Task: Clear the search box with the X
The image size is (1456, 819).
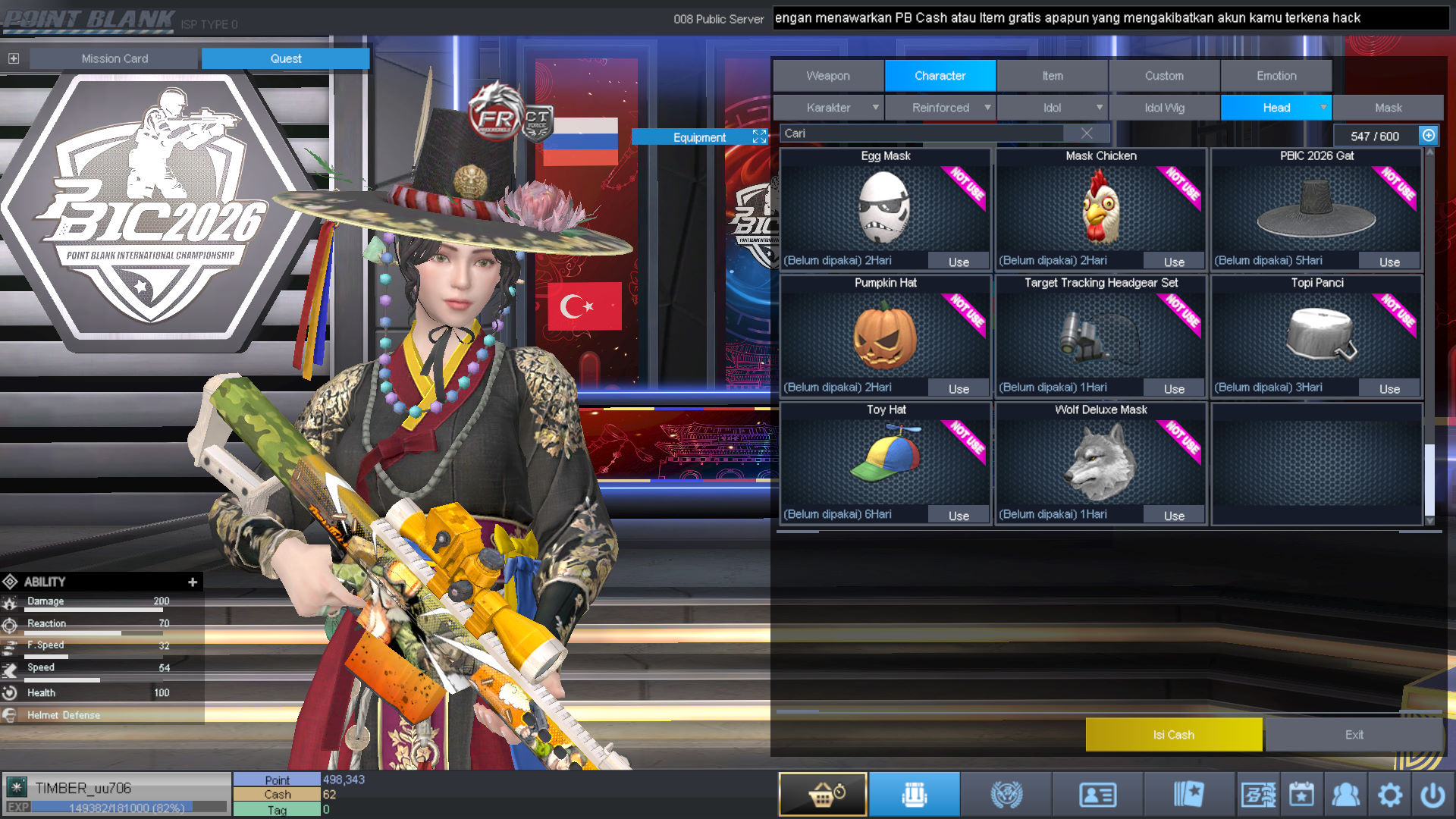Action: click(x=1087, y=133)
